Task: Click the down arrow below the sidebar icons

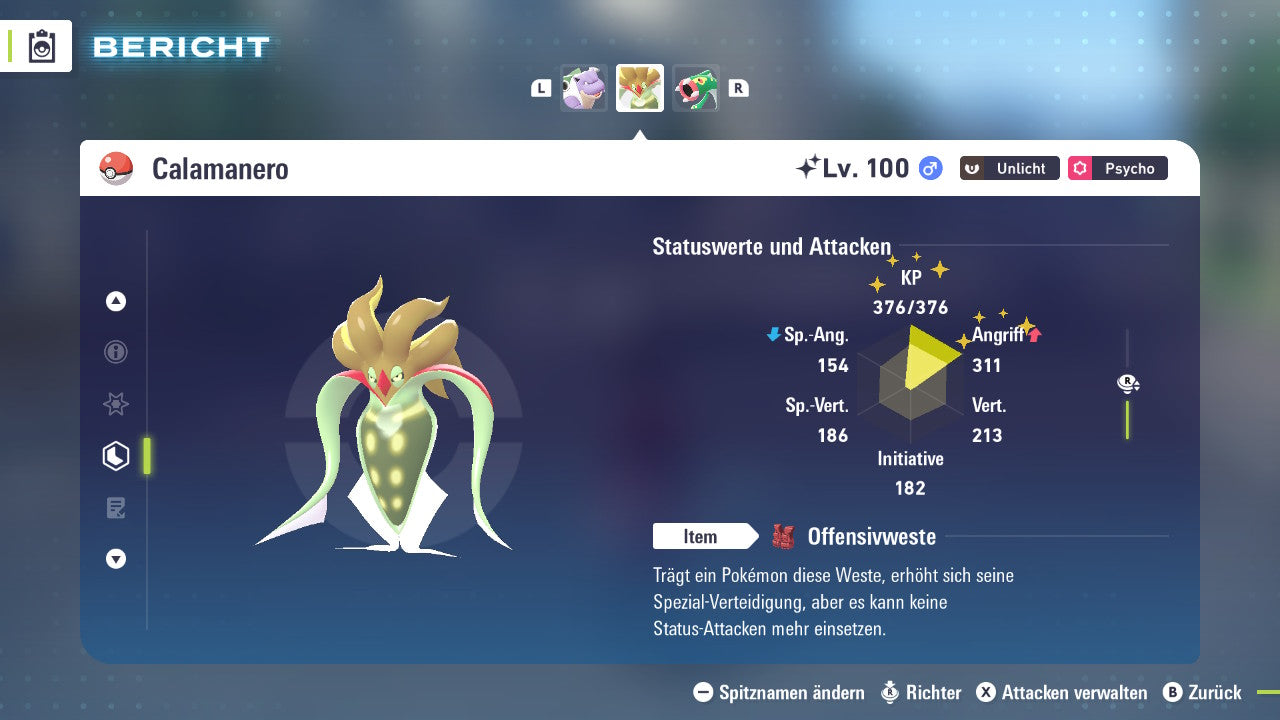Action: 115,559
